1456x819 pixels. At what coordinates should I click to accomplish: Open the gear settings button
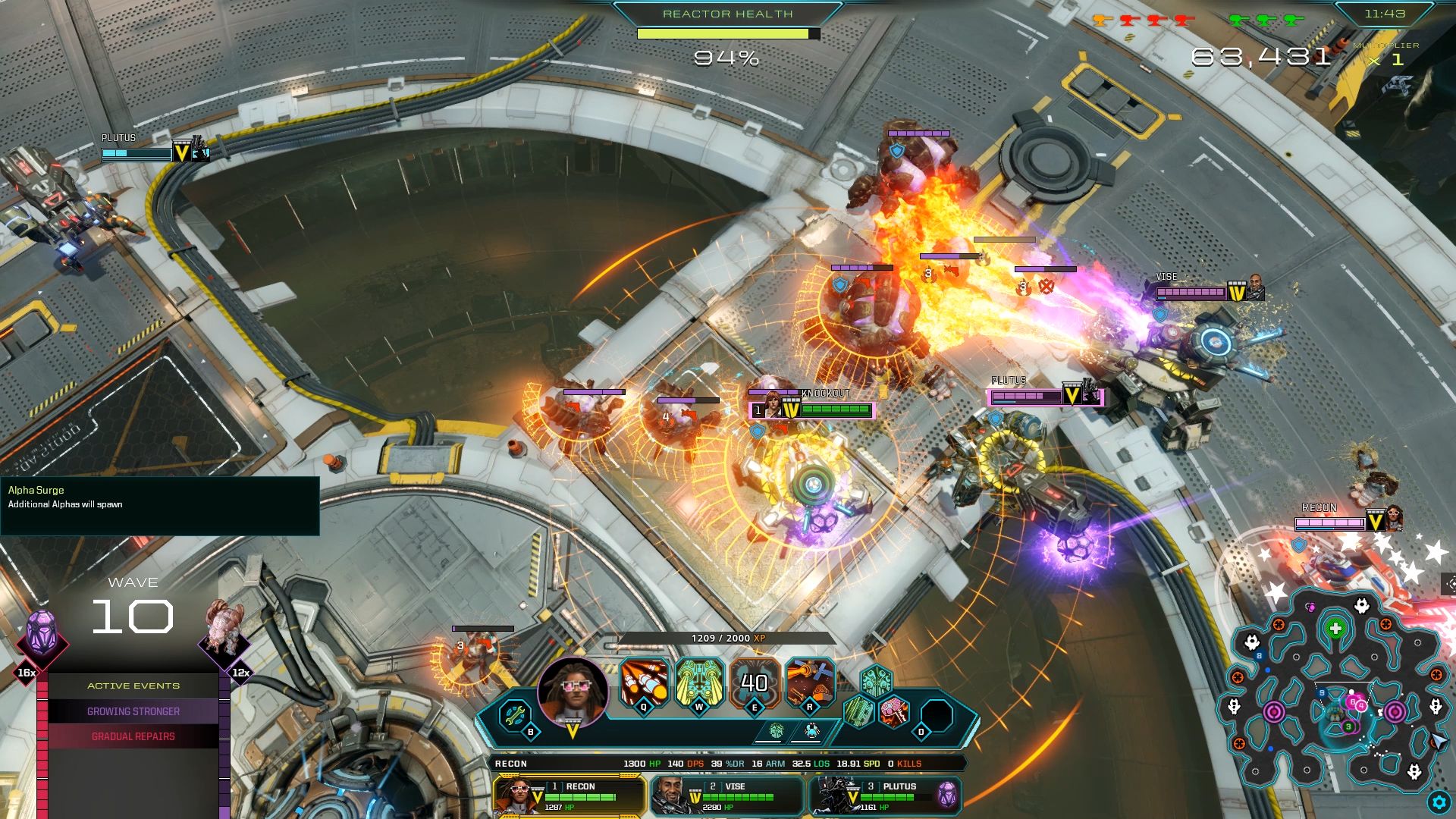(1439, 802)
